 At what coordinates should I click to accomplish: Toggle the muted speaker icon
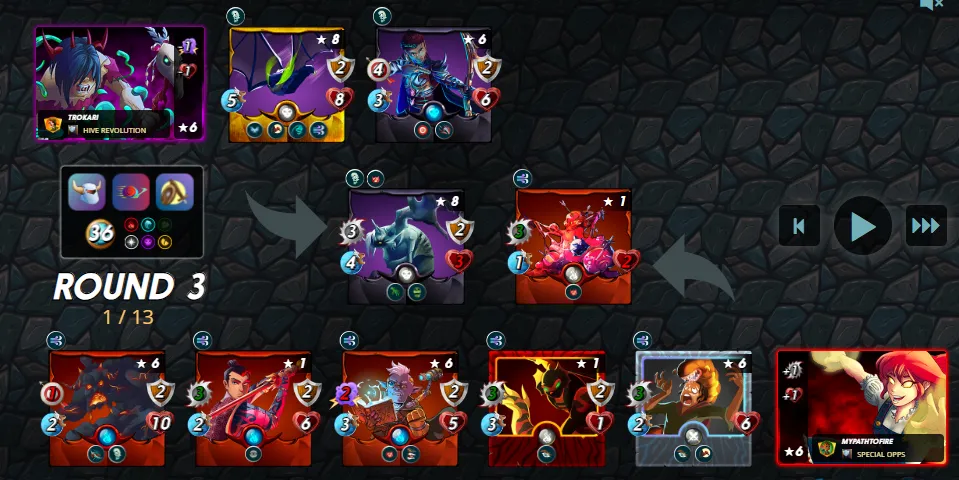tap(931, 6)
